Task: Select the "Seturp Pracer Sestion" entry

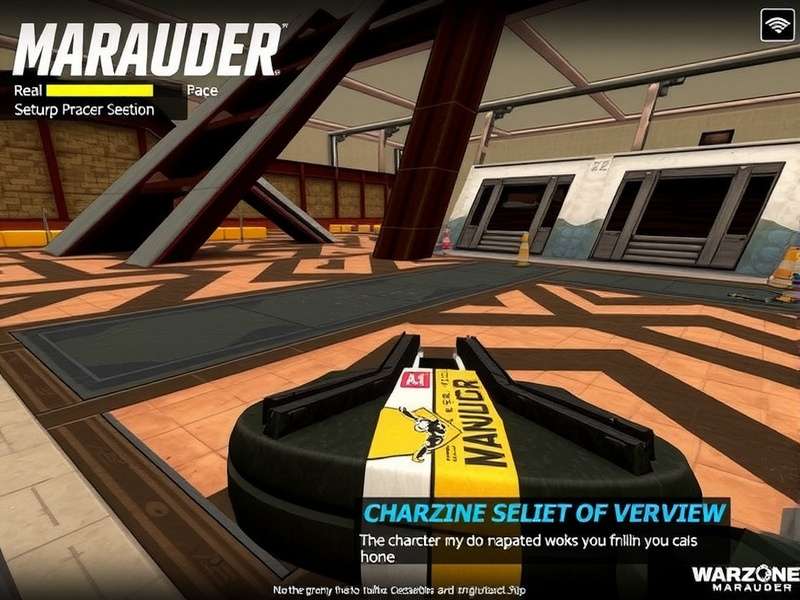Action: tap(84, 110)
